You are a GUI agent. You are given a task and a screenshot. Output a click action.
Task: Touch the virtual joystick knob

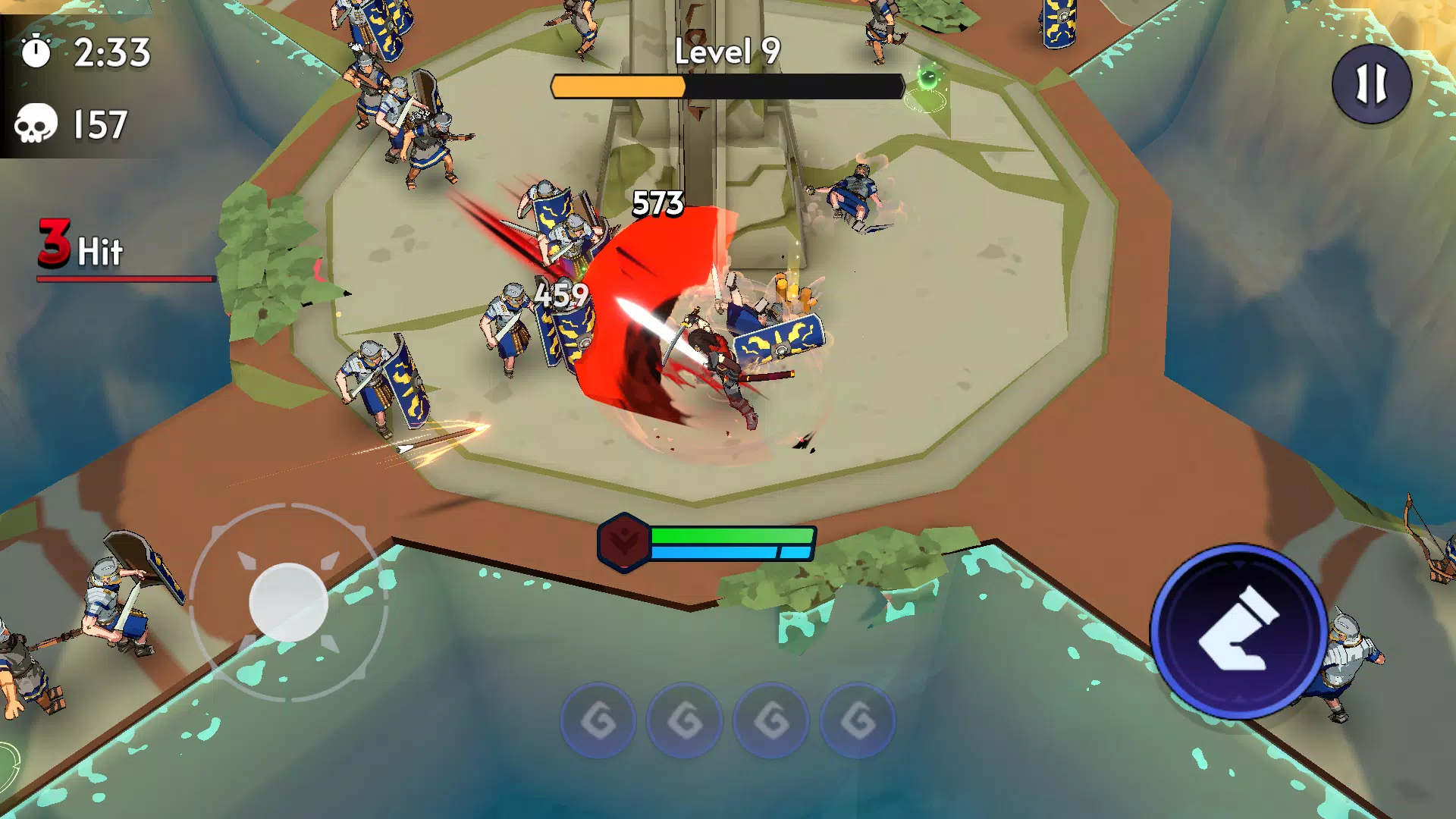point(288,603)
